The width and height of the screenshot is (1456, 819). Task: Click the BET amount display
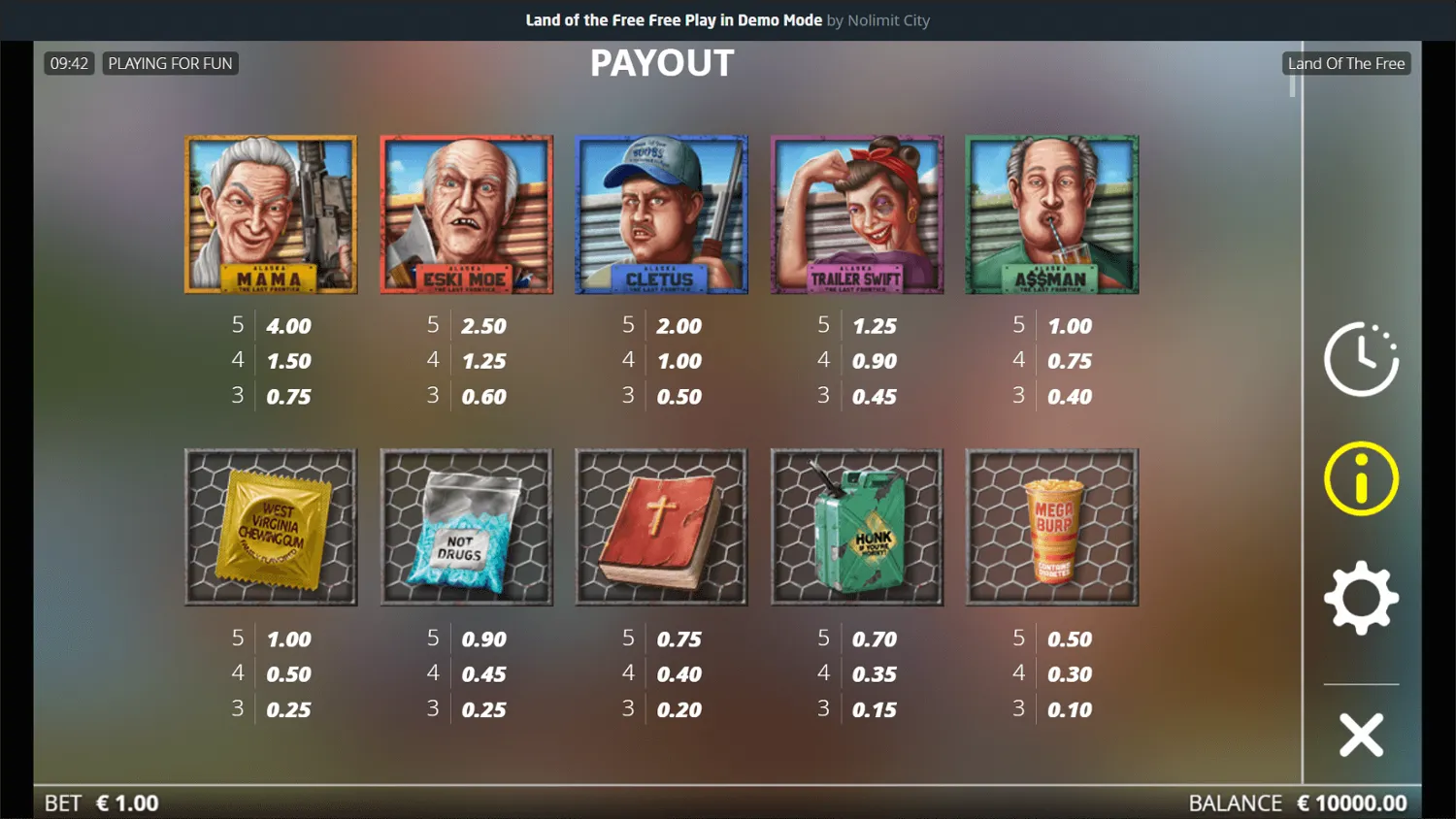tap(104, 803)
